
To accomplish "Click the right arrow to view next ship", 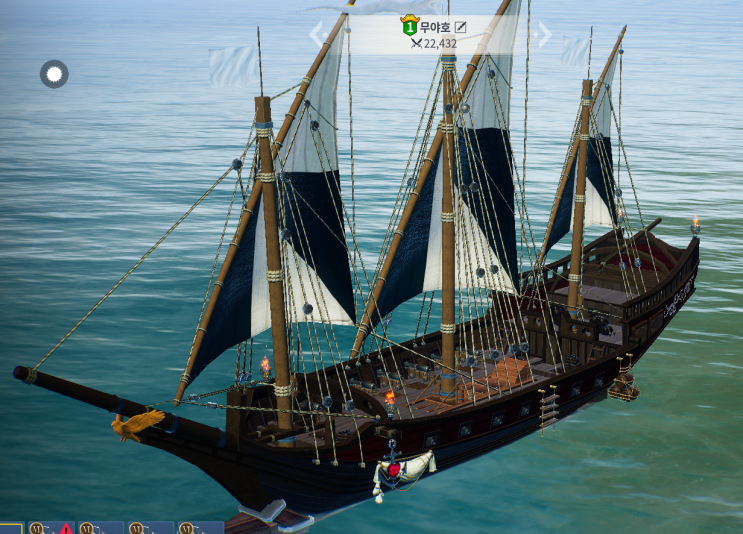I will pyautogui.click(x=544, y=35).
